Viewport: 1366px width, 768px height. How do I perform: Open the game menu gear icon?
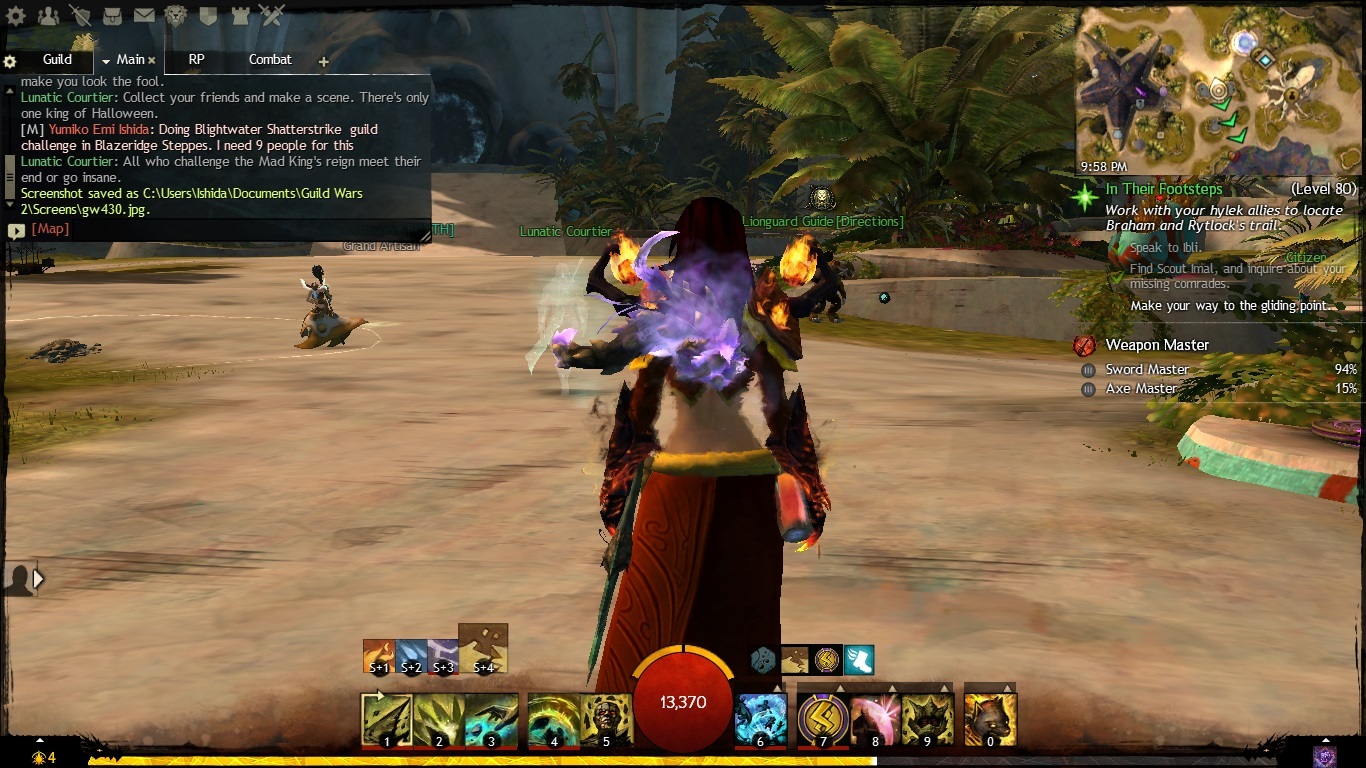pos(16,16)
